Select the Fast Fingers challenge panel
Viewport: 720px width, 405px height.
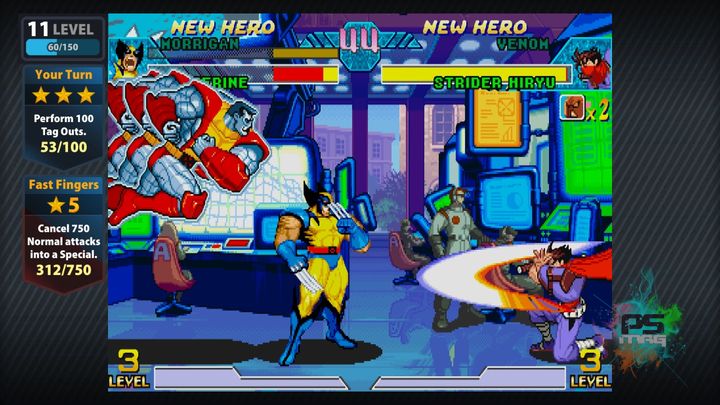64,232
